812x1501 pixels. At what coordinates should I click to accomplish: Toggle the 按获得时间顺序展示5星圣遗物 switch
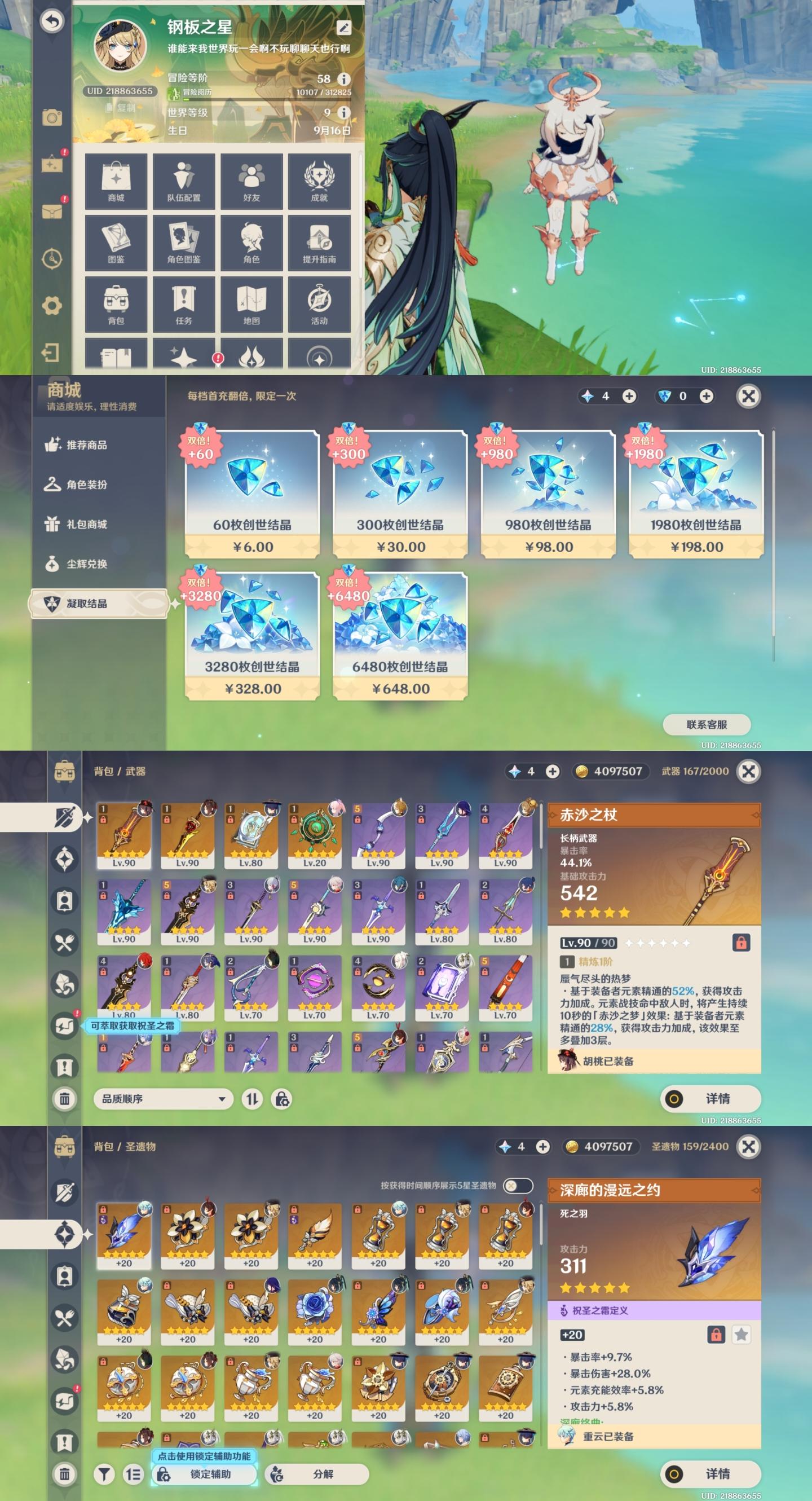pos(518,1185)
